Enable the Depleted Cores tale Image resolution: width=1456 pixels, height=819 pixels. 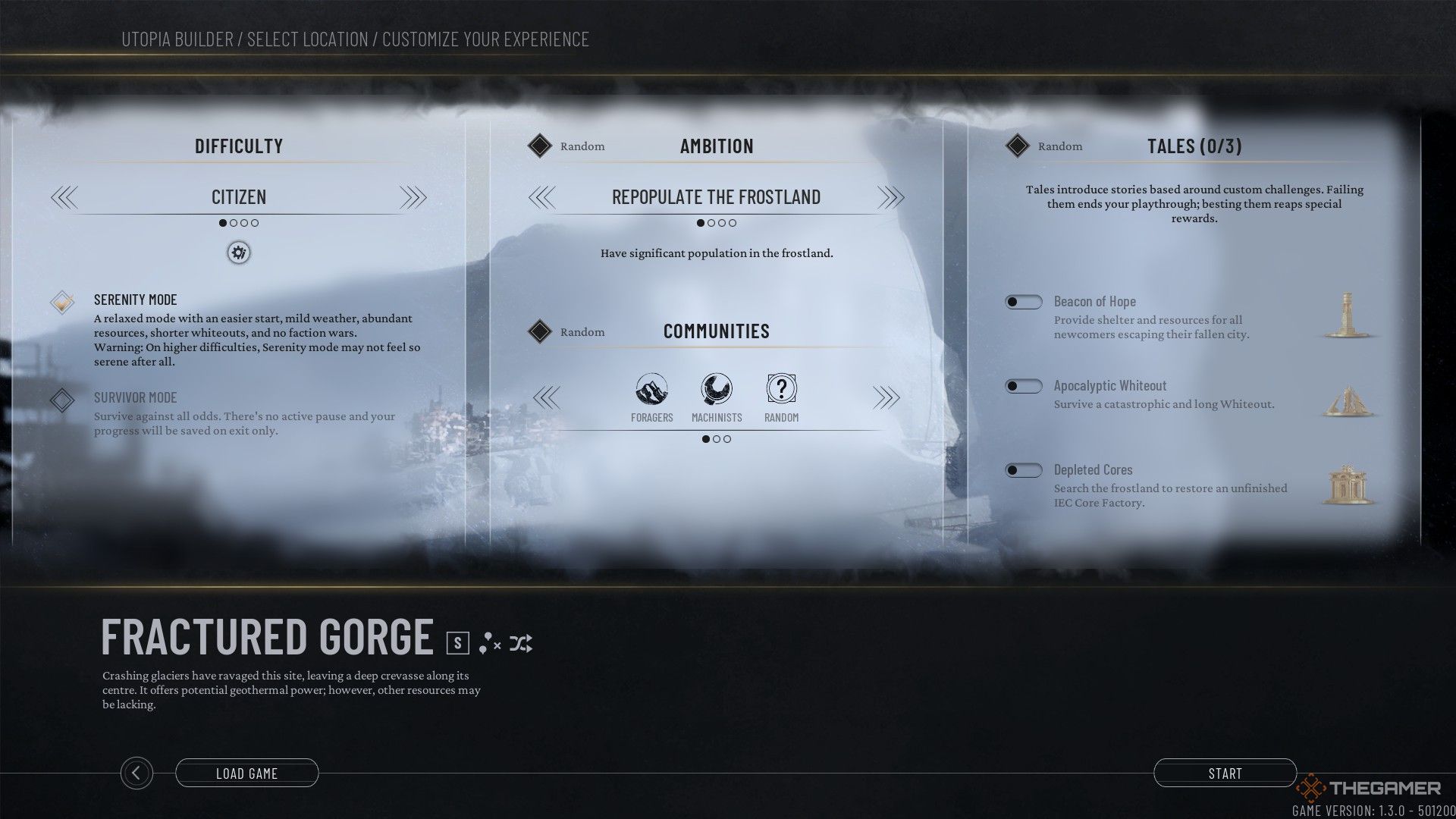[1023, 470]
